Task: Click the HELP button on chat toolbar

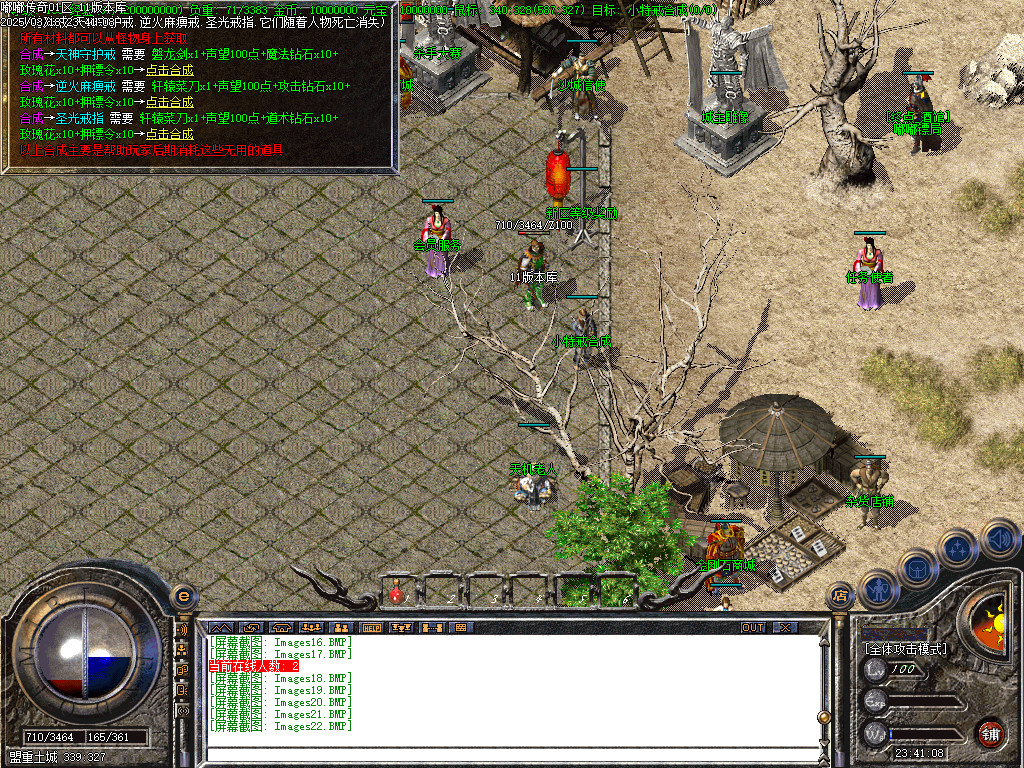Action: tap(372, 627)
